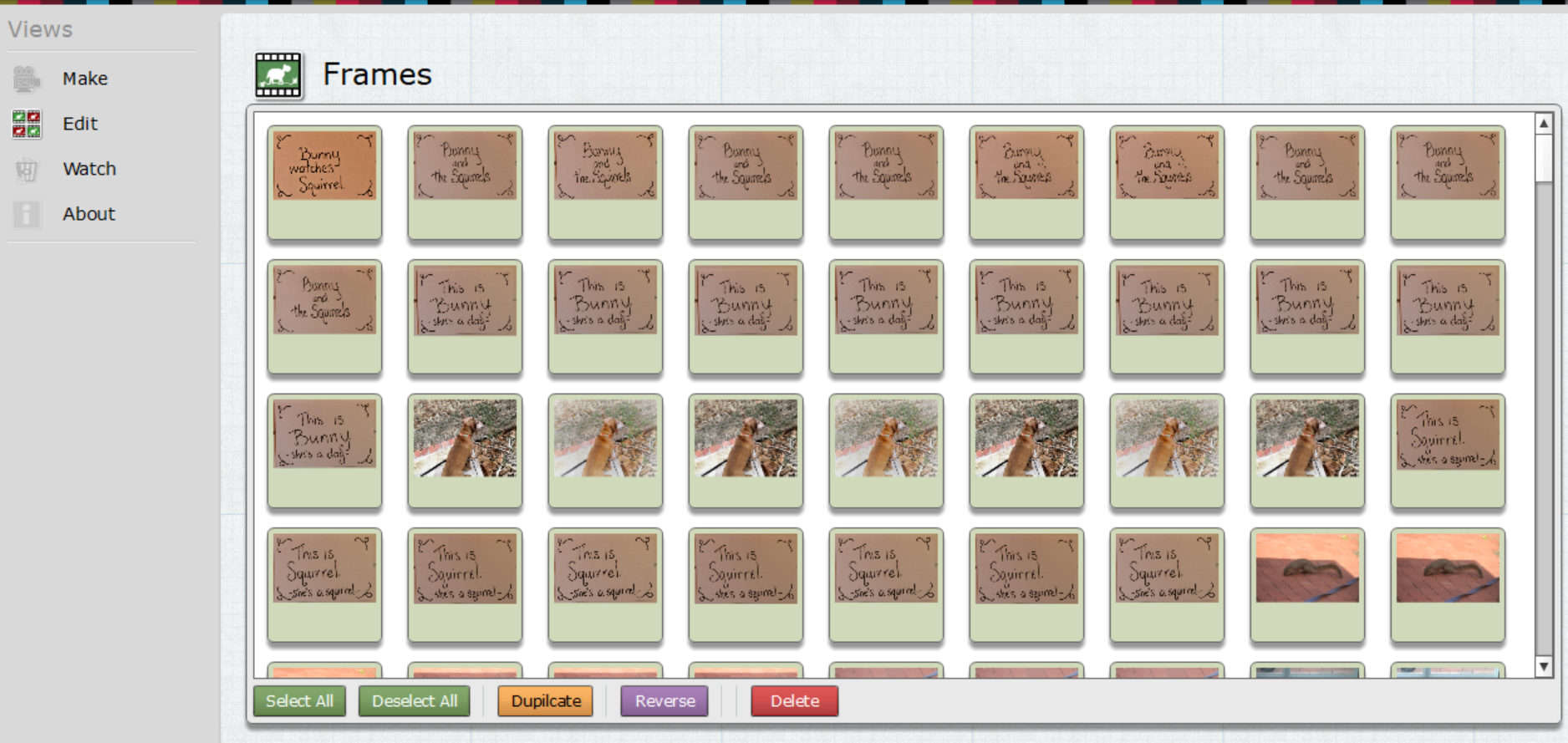Click the Make sidebar entry
Image resolution: width=1568 pixels, height=743 pixels.
tap(84, 78)
